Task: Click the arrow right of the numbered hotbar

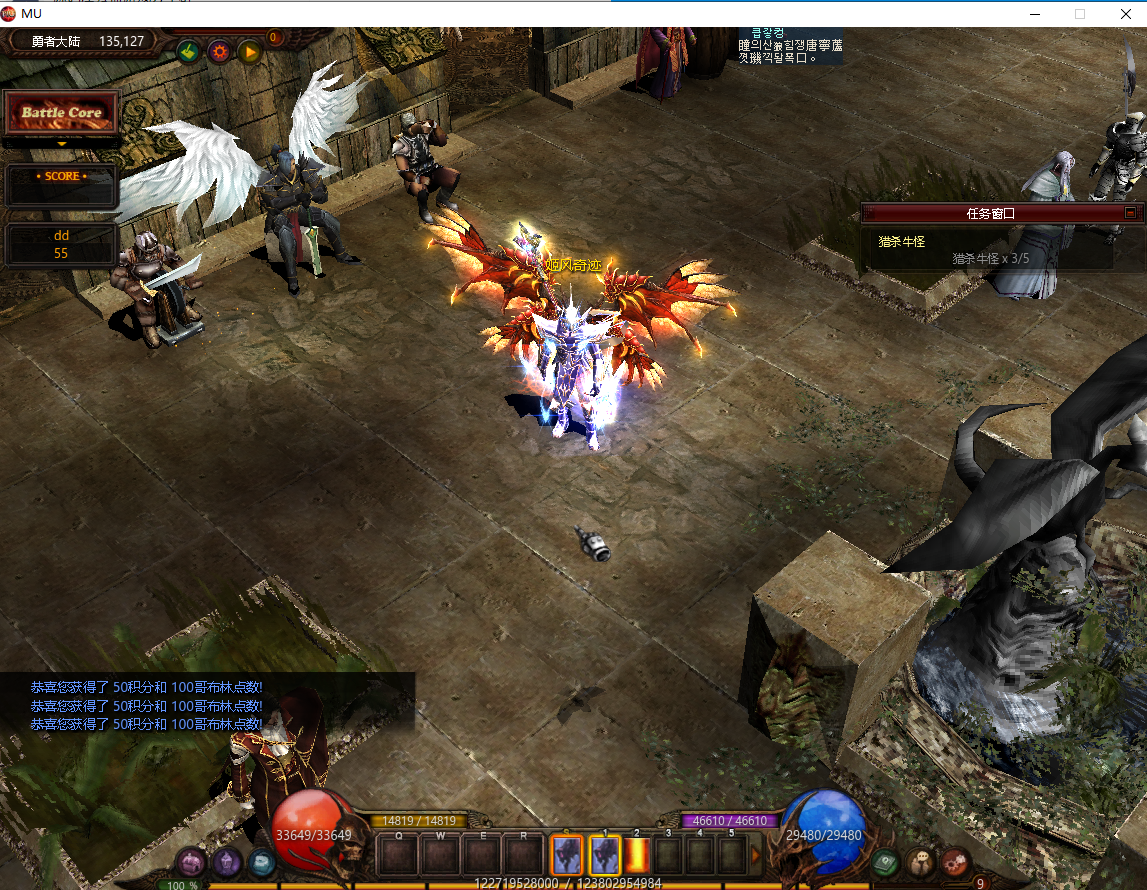Action: coord(756,855)
